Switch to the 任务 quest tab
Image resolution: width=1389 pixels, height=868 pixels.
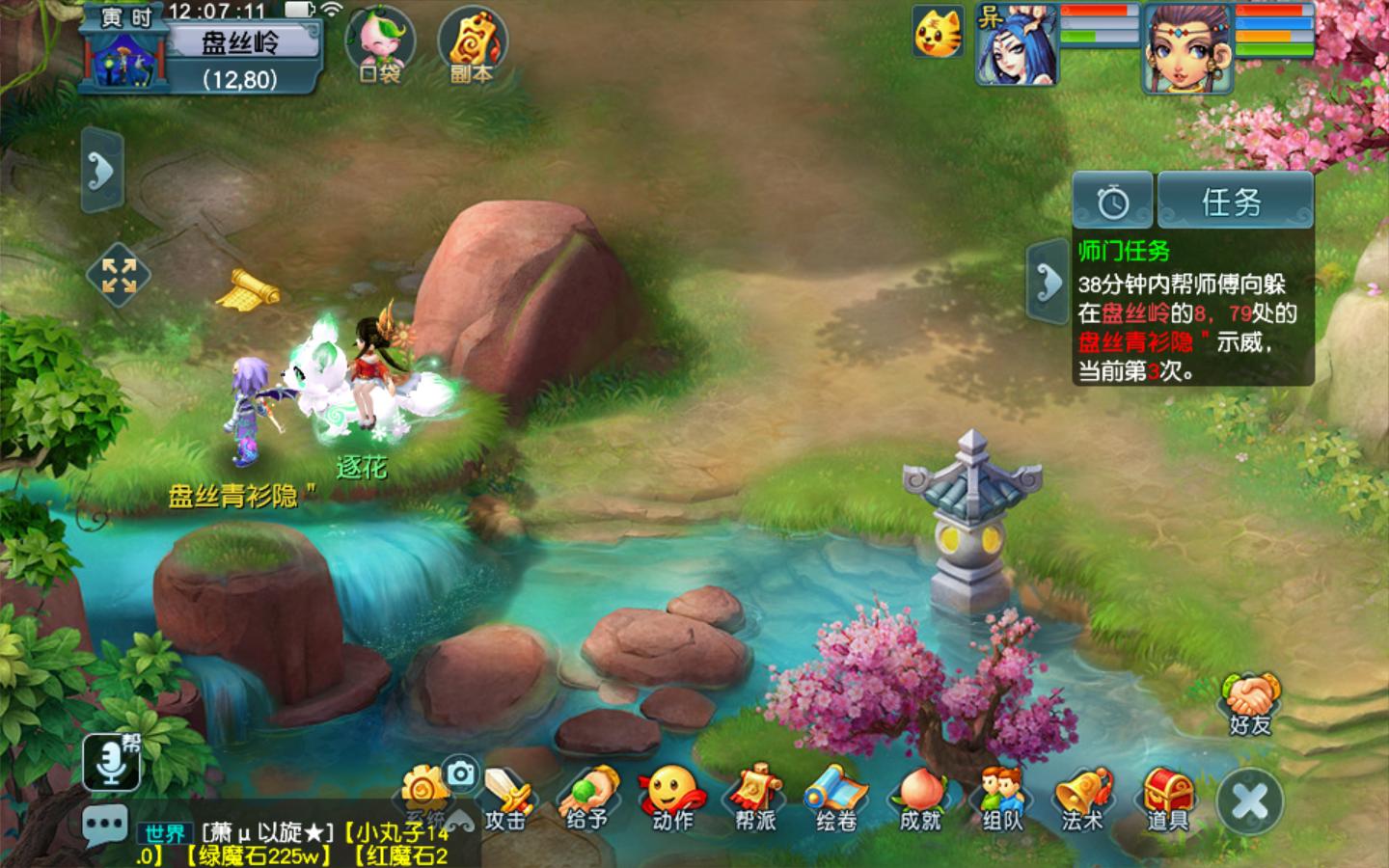coord(1234,202)
